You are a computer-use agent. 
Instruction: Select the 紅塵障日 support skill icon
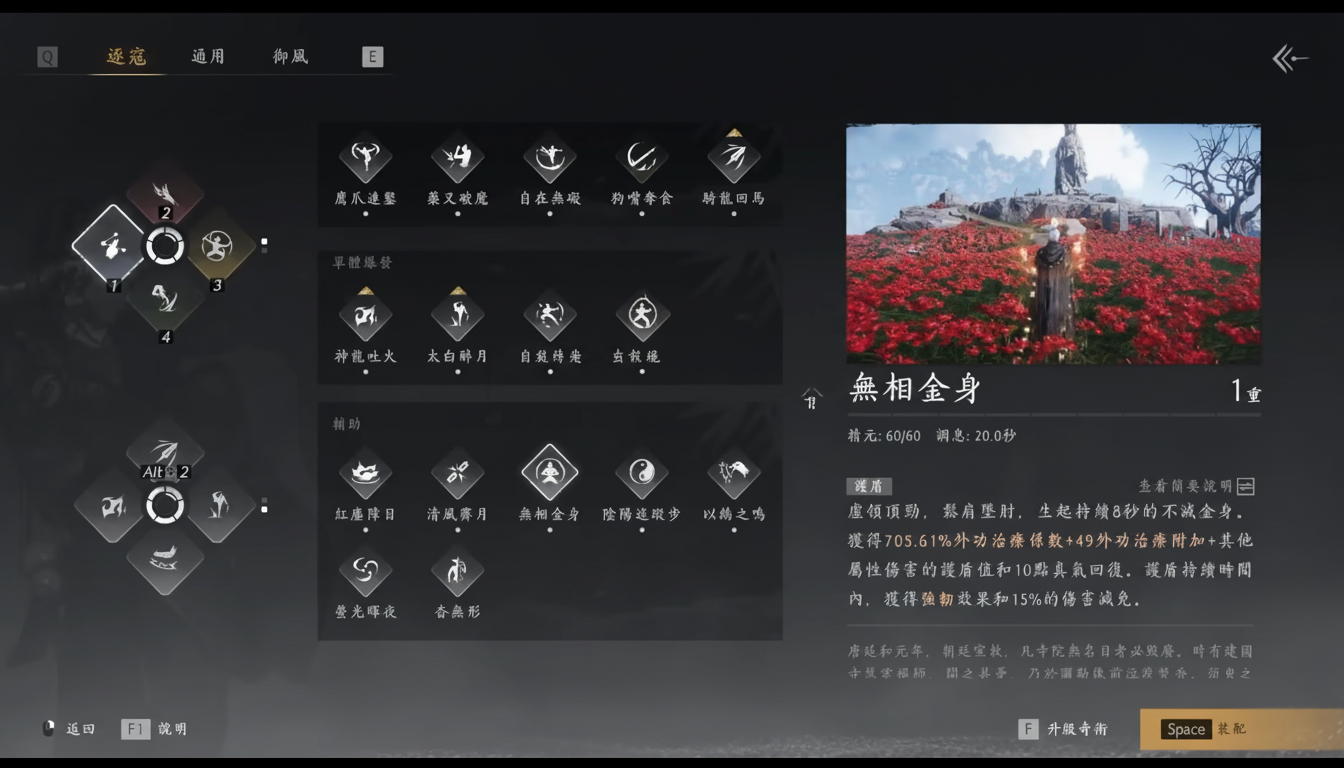coord(365,474)
